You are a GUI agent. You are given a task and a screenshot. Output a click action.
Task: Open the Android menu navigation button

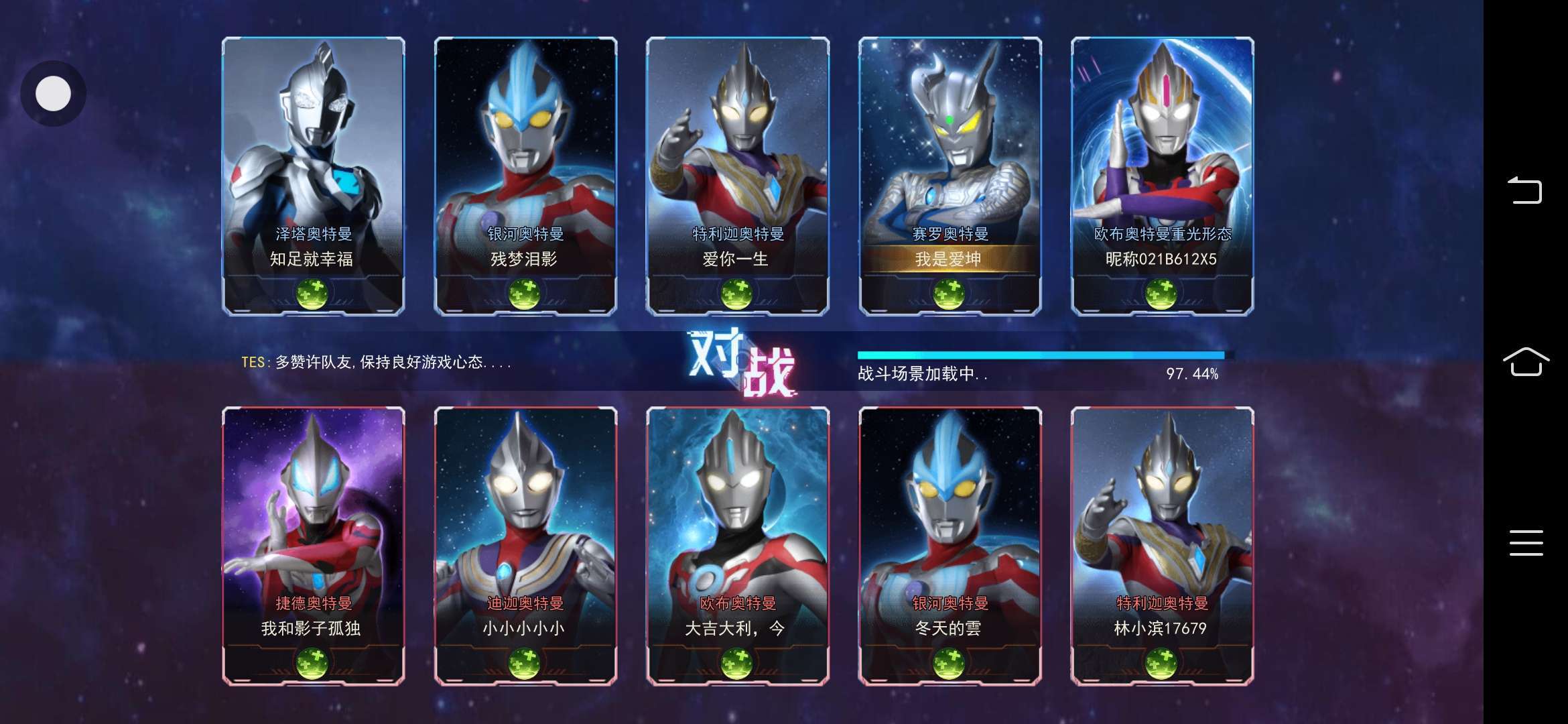pyautogui.click(x=1526, y=542)
